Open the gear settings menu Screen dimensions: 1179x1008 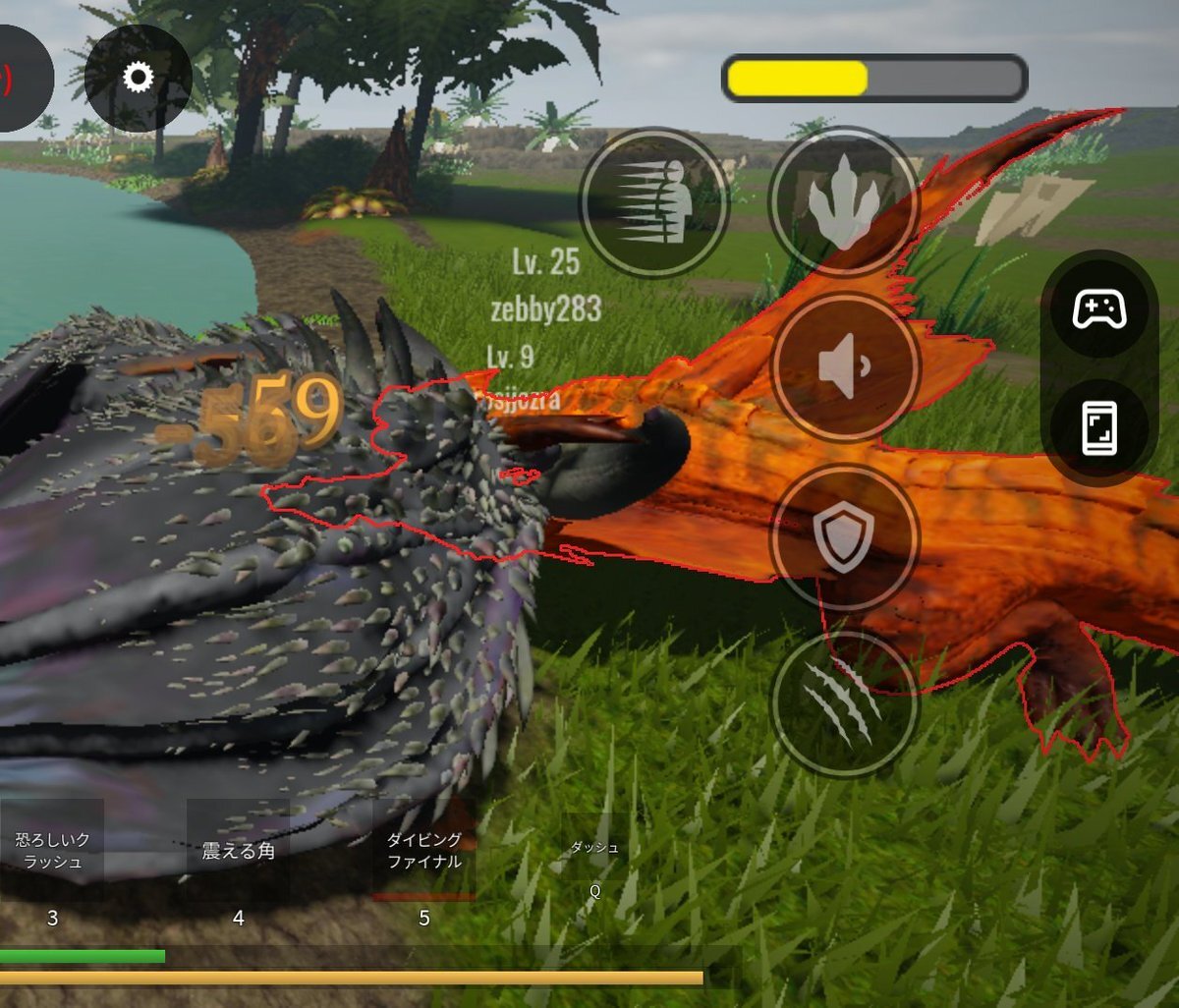pos(138,78)
